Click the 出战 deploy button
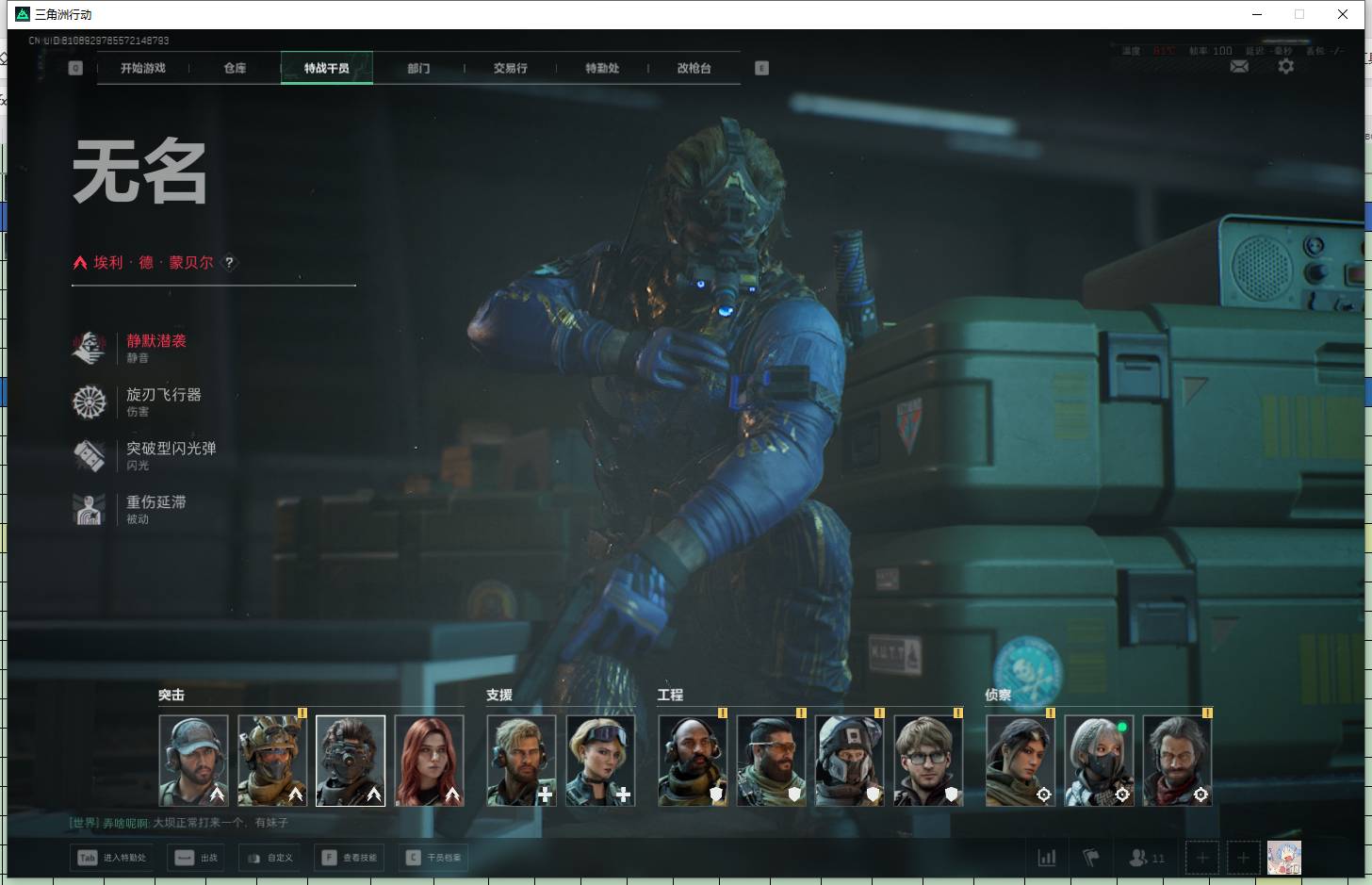1372x885 pixels. click(196, 858)
